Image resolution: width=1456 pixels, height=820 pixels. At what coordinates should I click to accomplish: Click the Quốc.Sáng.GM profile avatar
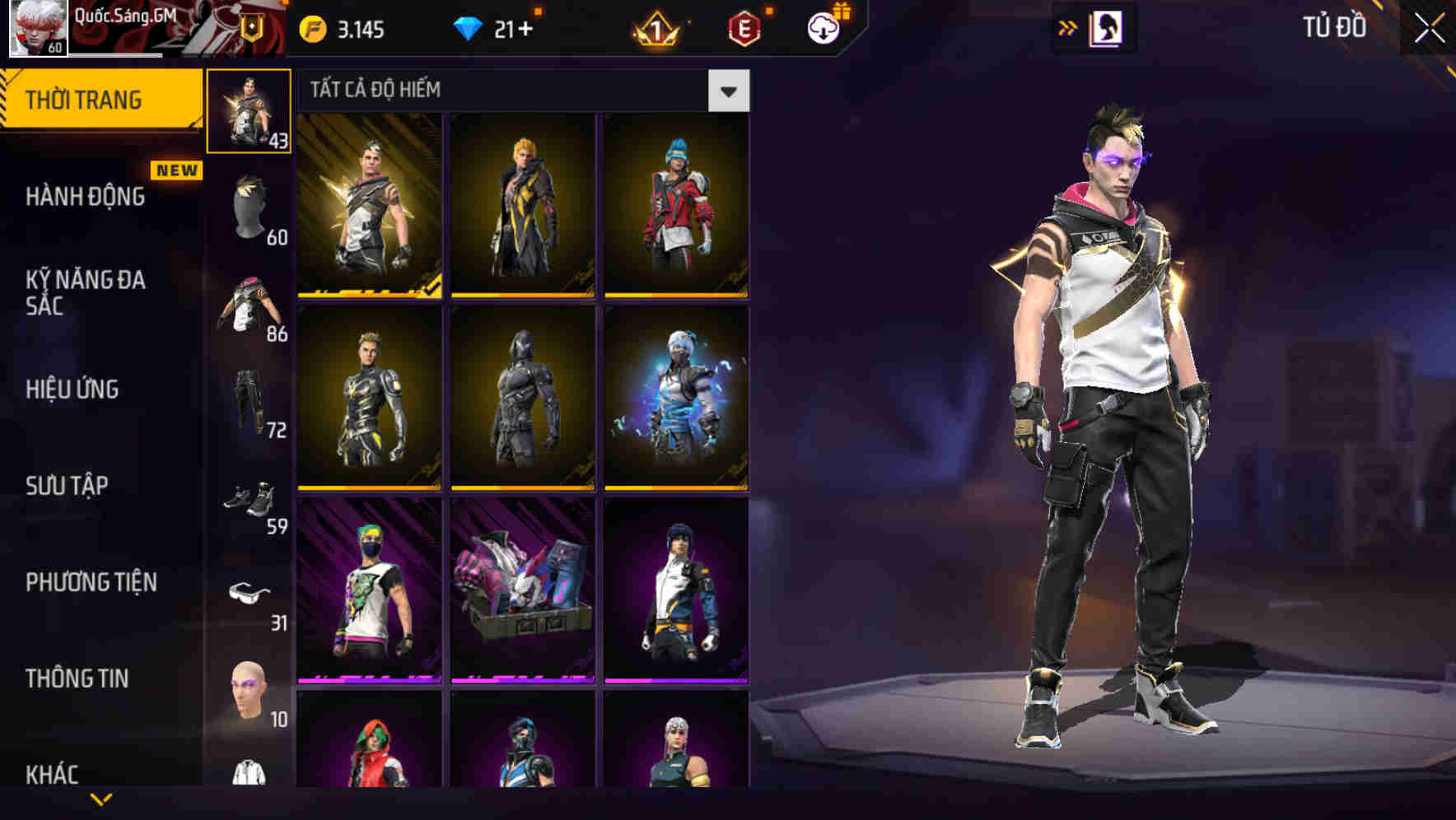(x=37, y=27)
